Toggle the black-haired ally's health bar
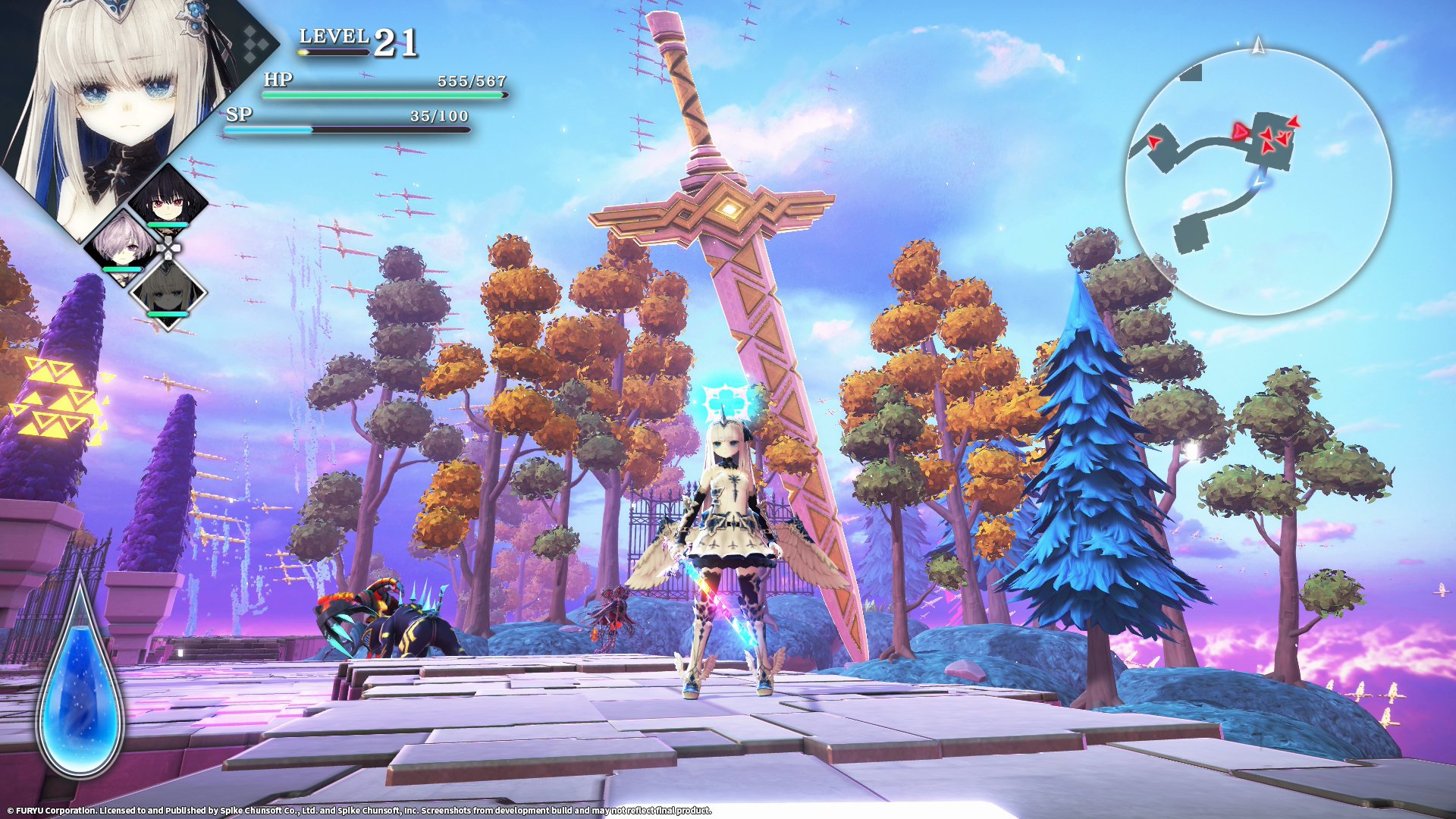Screen dimensions: 1456x819 pyautogui.click(x=167, y=224)
